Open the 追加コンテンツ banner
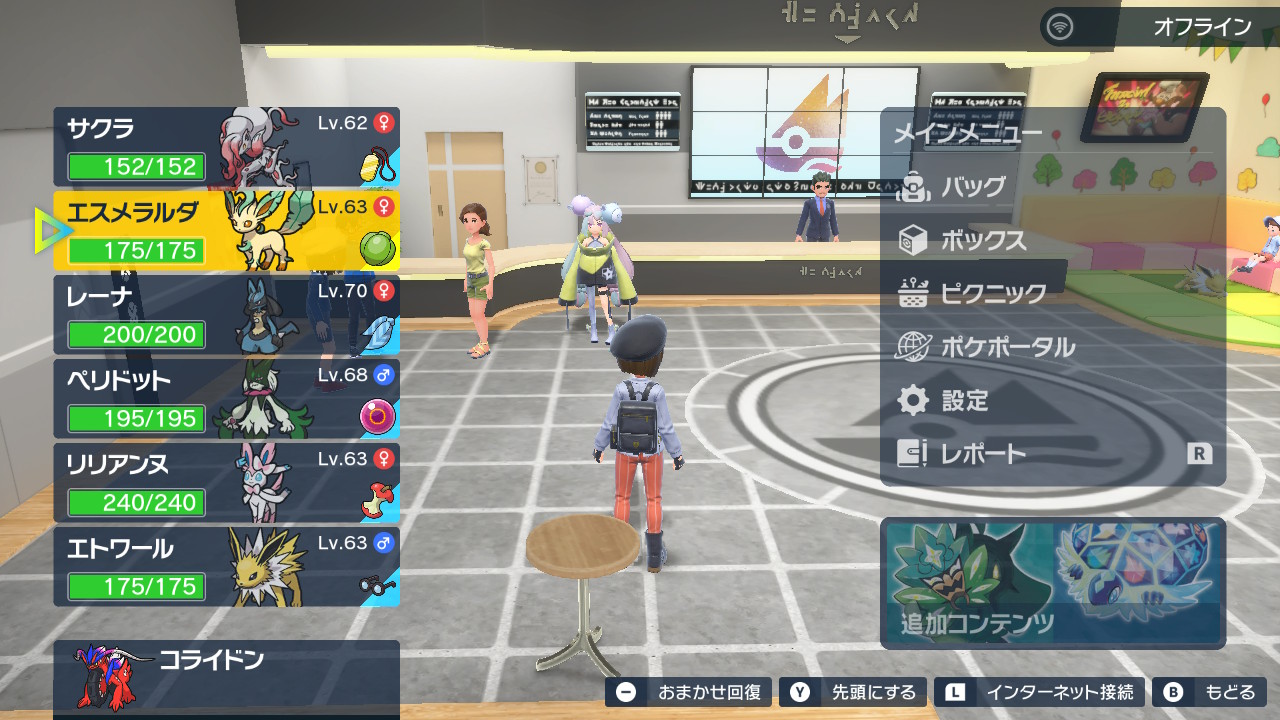This screenshot has height=720, width=1280. pyautogui.click(x=1052, y=583)
